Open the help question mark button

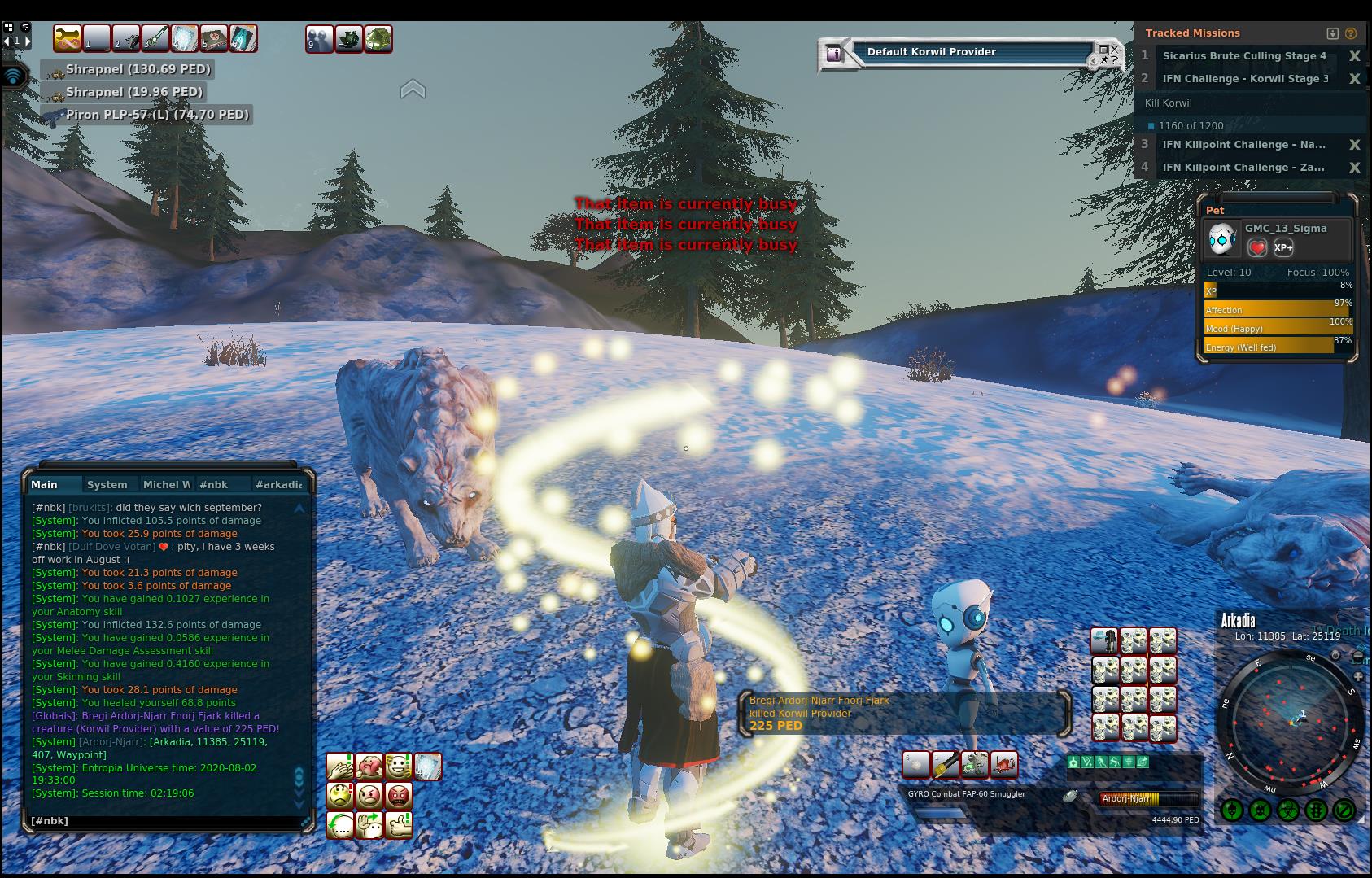[26, 27]
